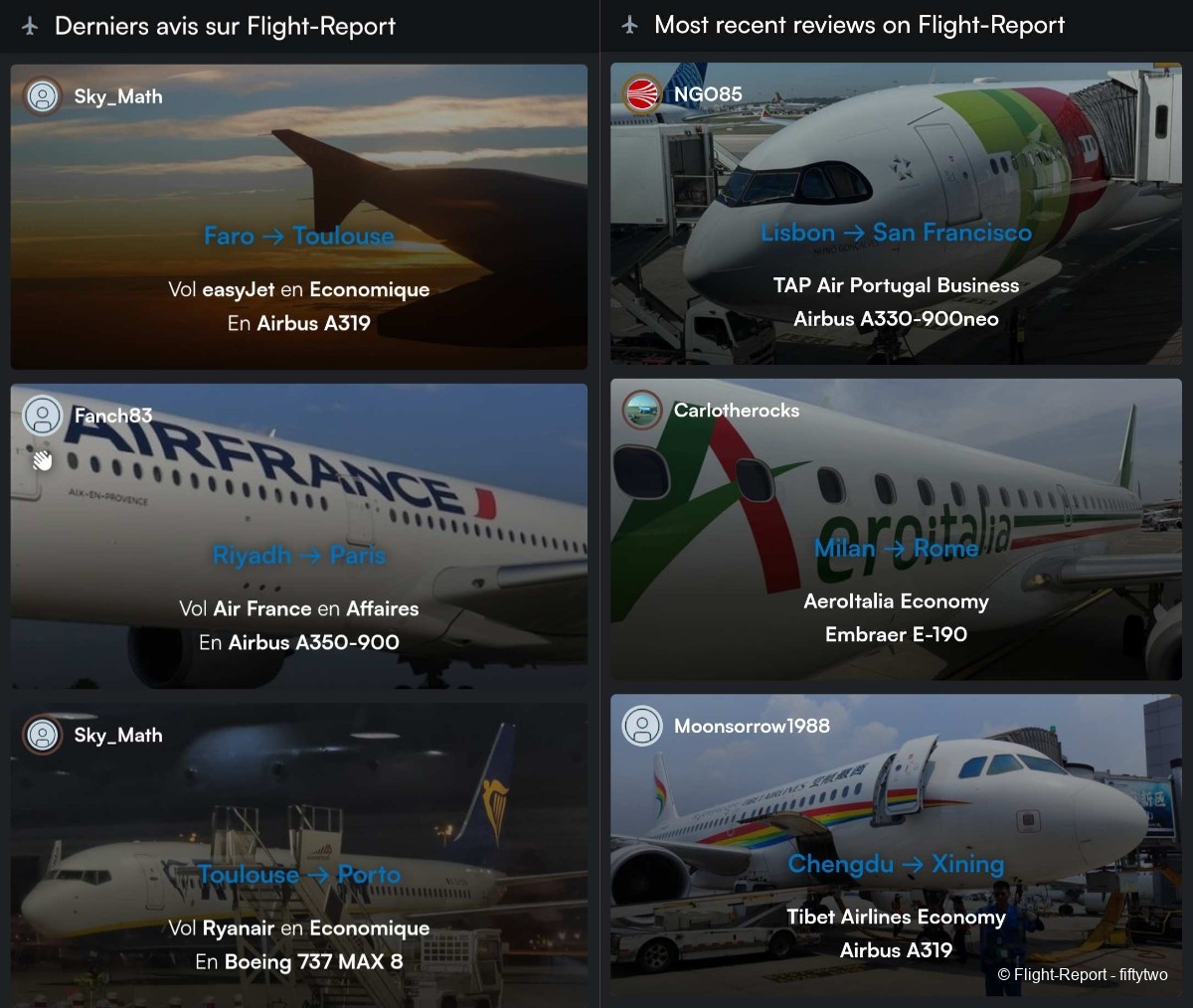Select NGO85's red avatar icon
The image size is (1193, 1008).
click(642, 94)
